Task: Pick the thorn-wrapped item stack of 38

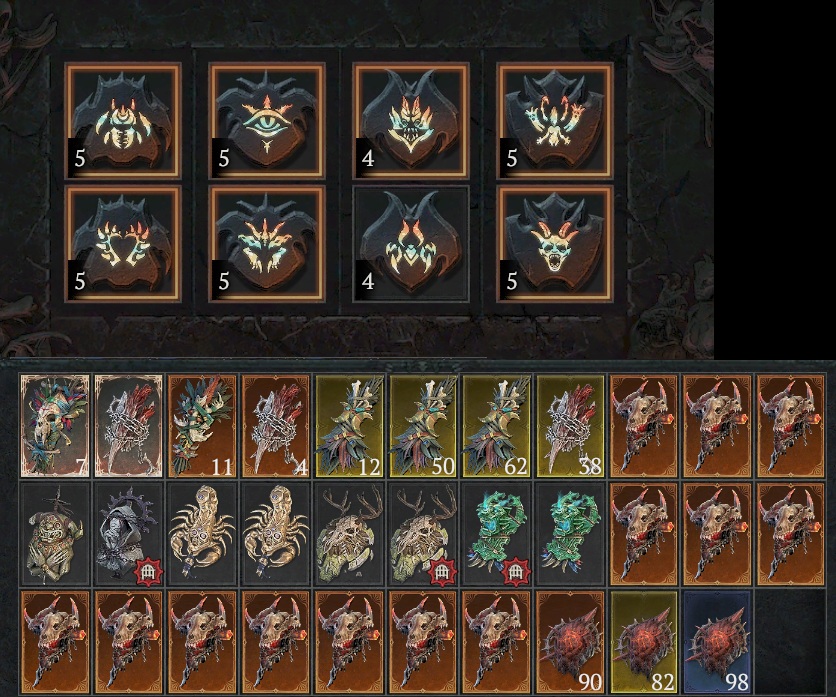Action: 573,425
